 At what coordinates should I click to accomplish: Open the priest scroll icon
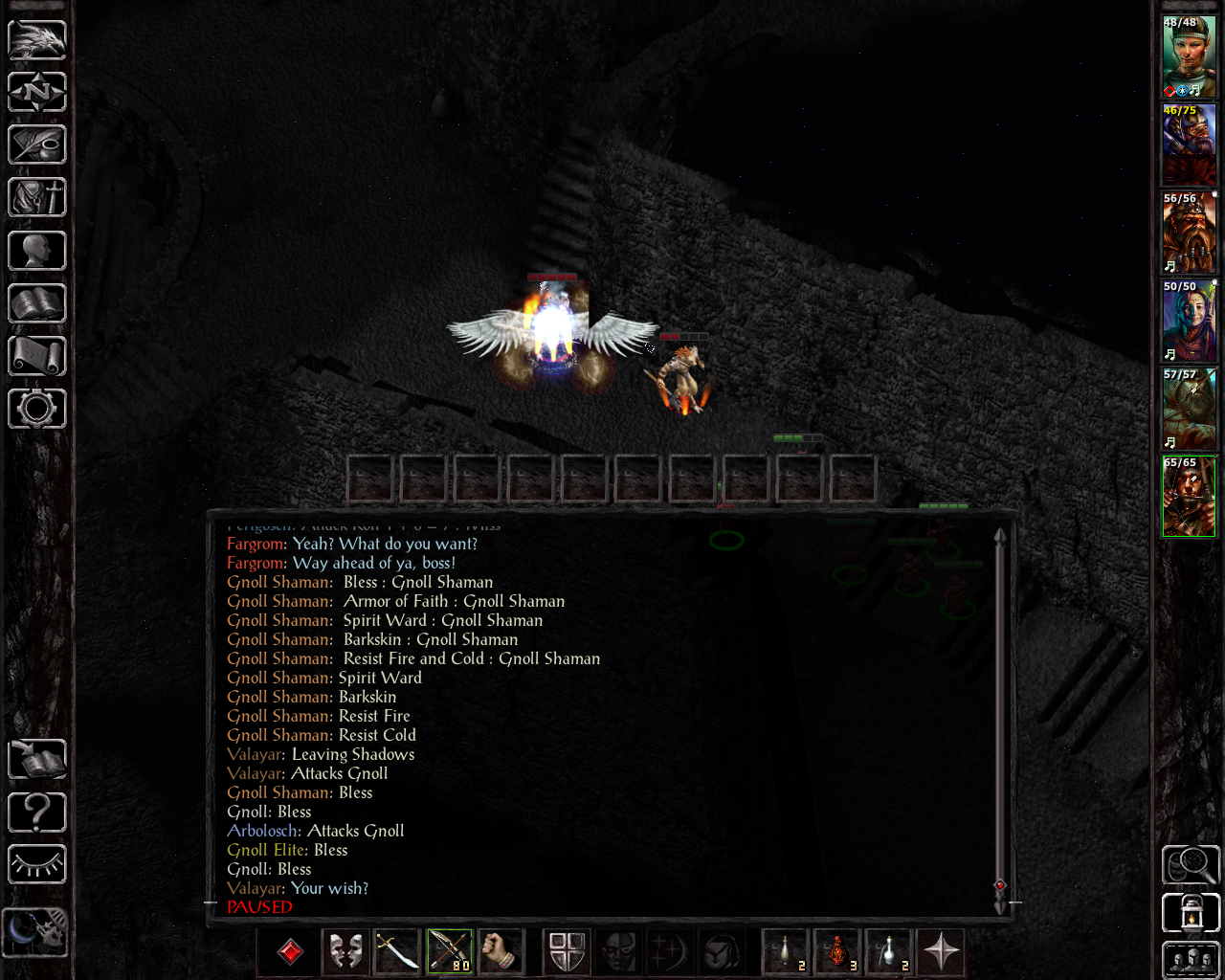point(37,356)
